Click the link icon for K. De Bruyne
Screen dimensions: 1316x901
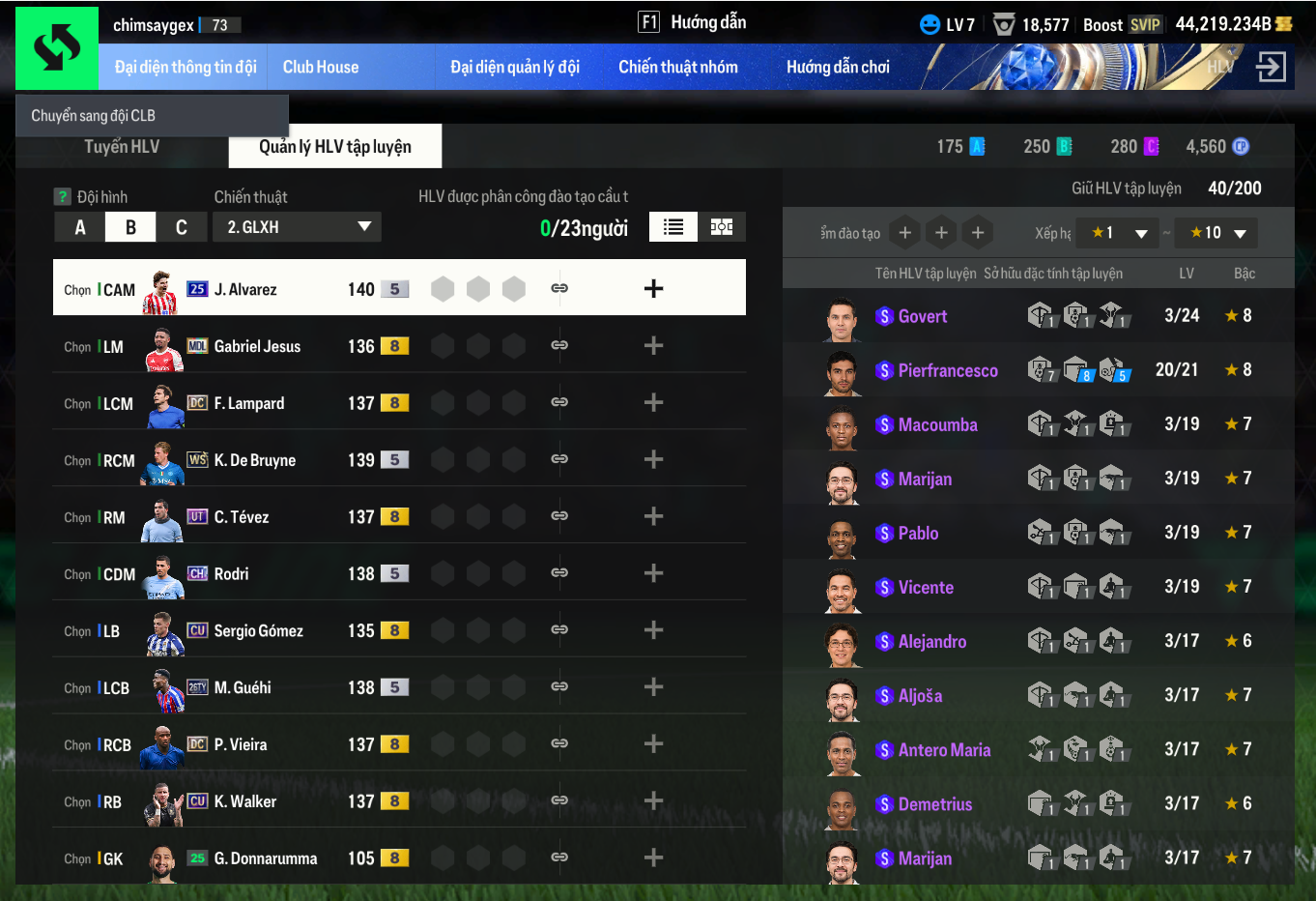coord(559,459)
